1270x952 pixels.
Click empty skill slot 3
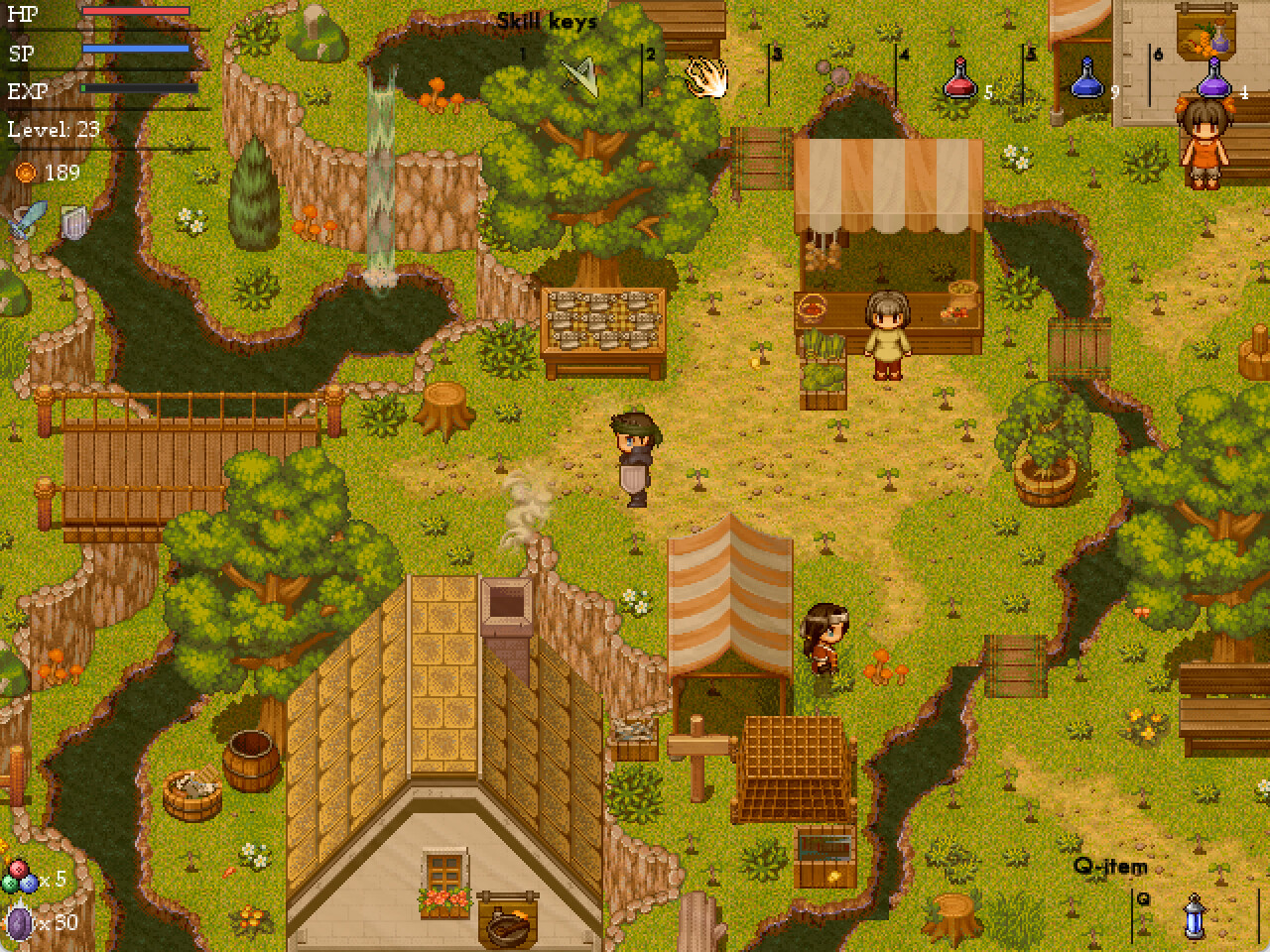click(x=831, y=79)
